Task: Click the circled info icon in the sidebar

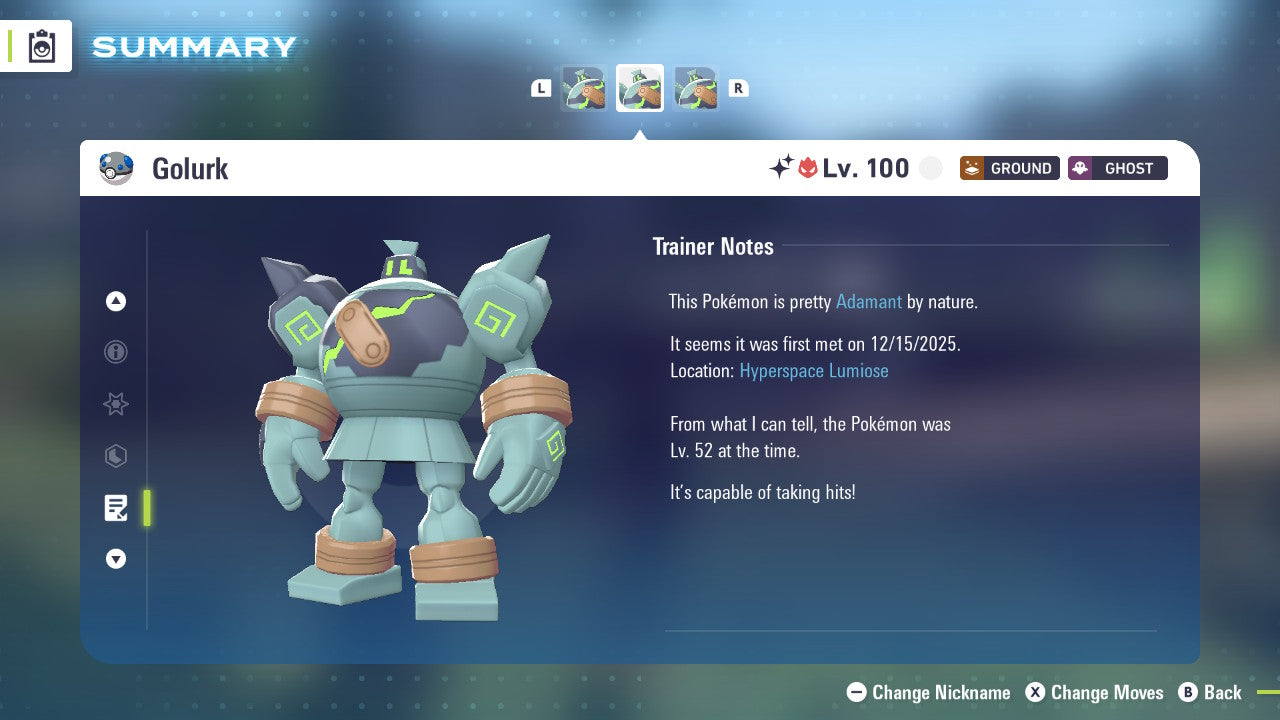Action: click(116, 352)
